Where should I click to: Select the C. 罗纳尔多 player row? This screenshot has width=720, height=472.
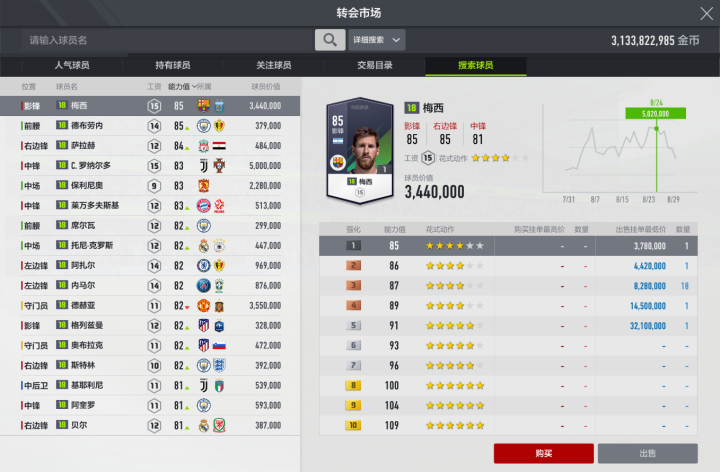(x=150, y=165)
